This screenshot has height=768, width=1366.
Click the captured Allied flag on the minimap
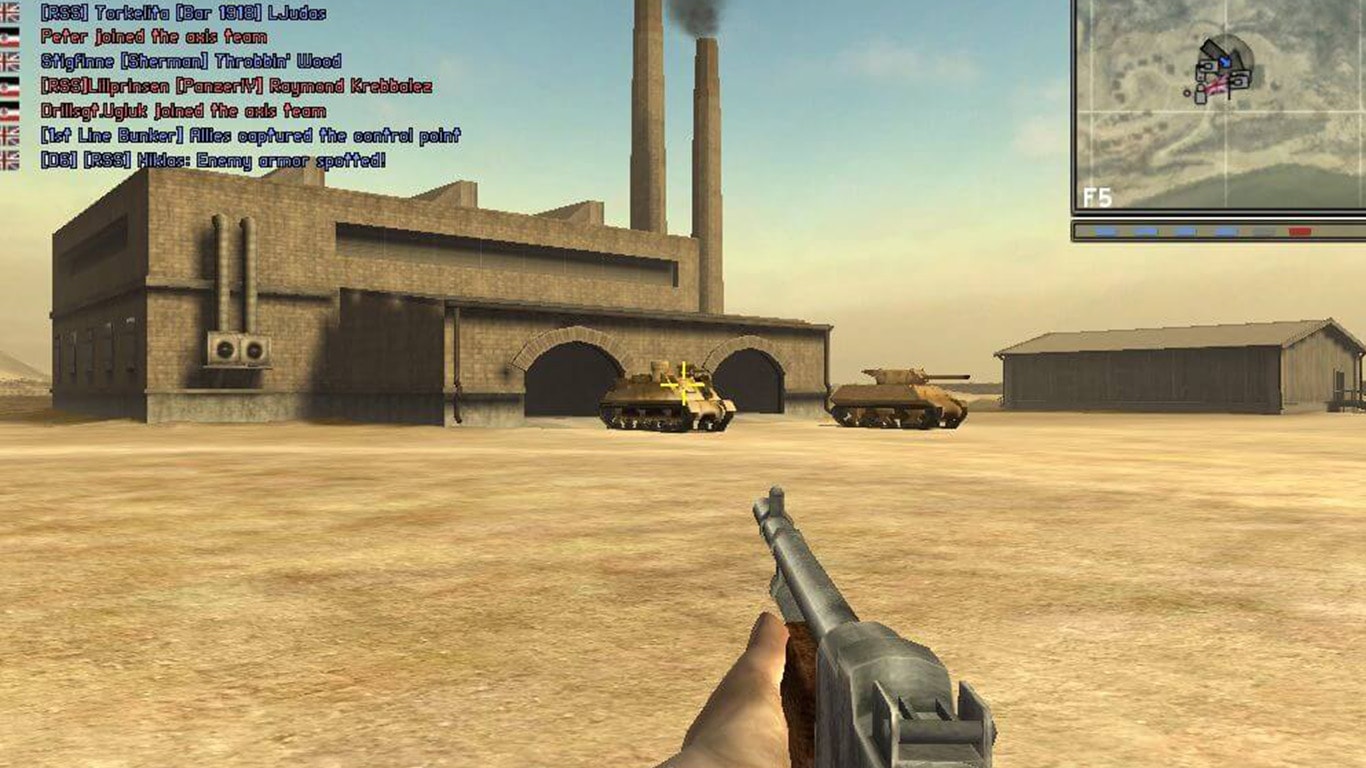pyautogui.click(x=1218, y=86)
